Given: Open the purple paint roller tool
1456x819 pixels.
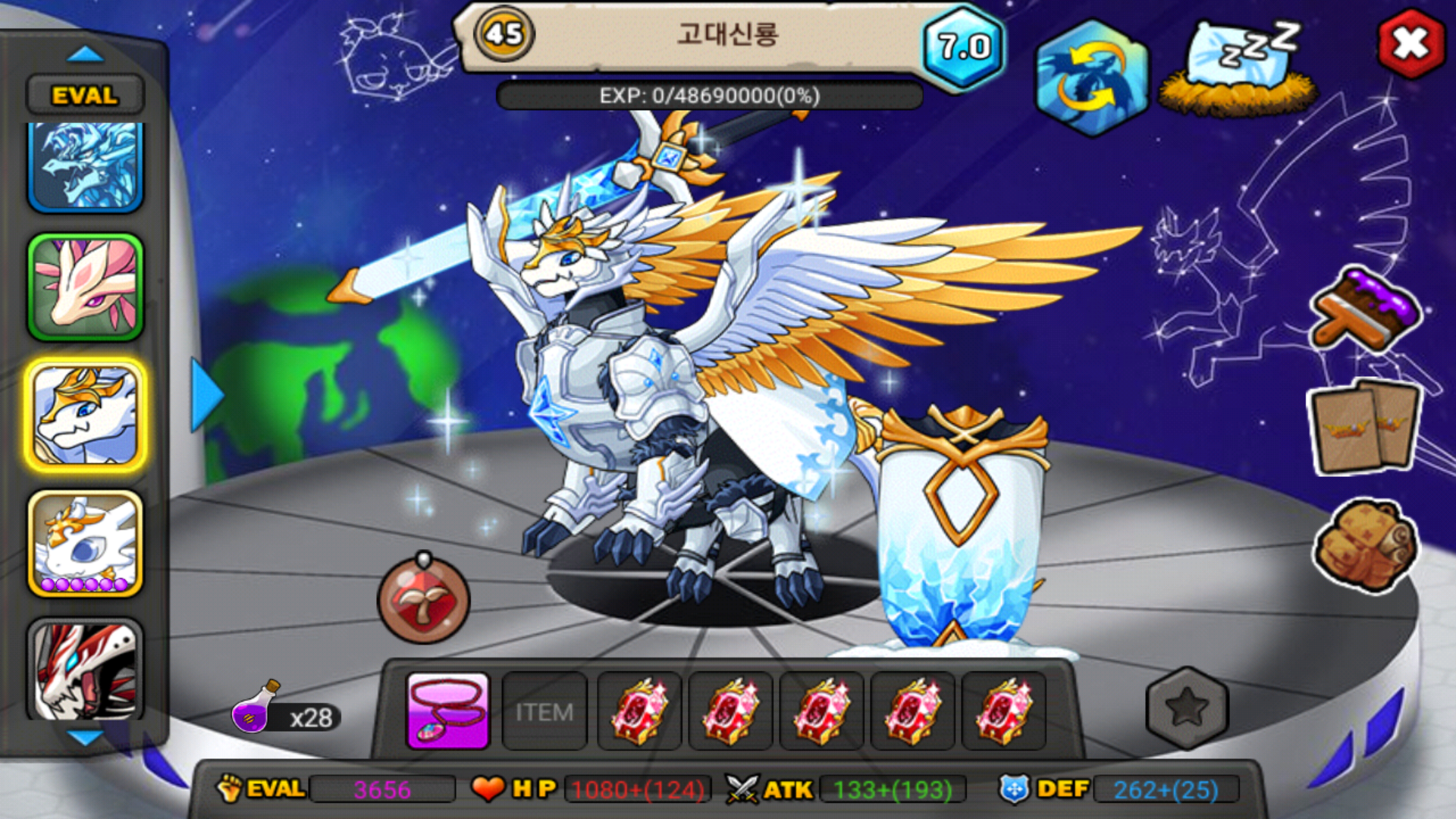Looking at the screenshot, I should [1365, 309].
